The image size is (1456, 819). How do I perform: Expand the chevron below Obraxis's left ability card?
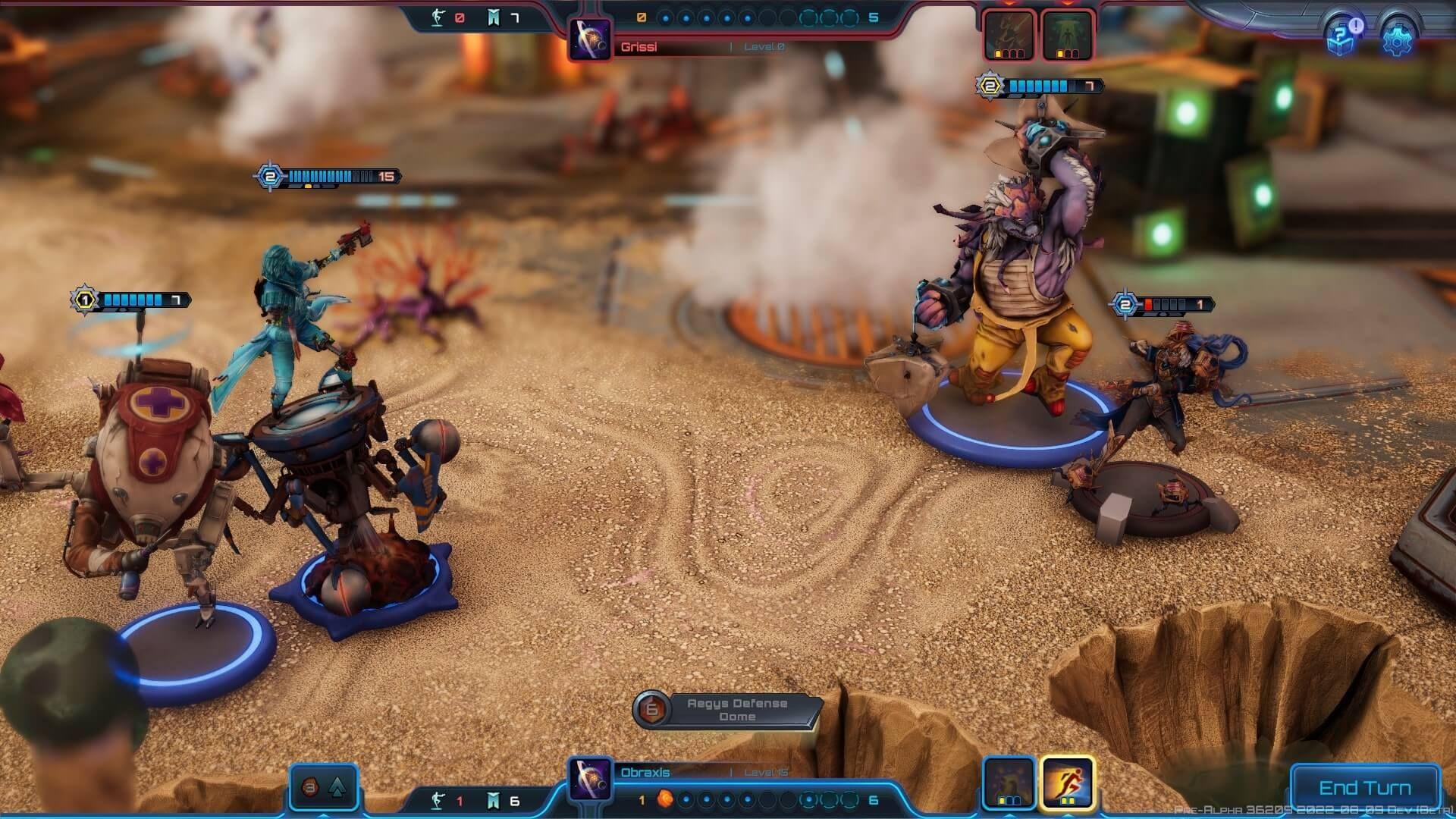[x=1009, y=817]
